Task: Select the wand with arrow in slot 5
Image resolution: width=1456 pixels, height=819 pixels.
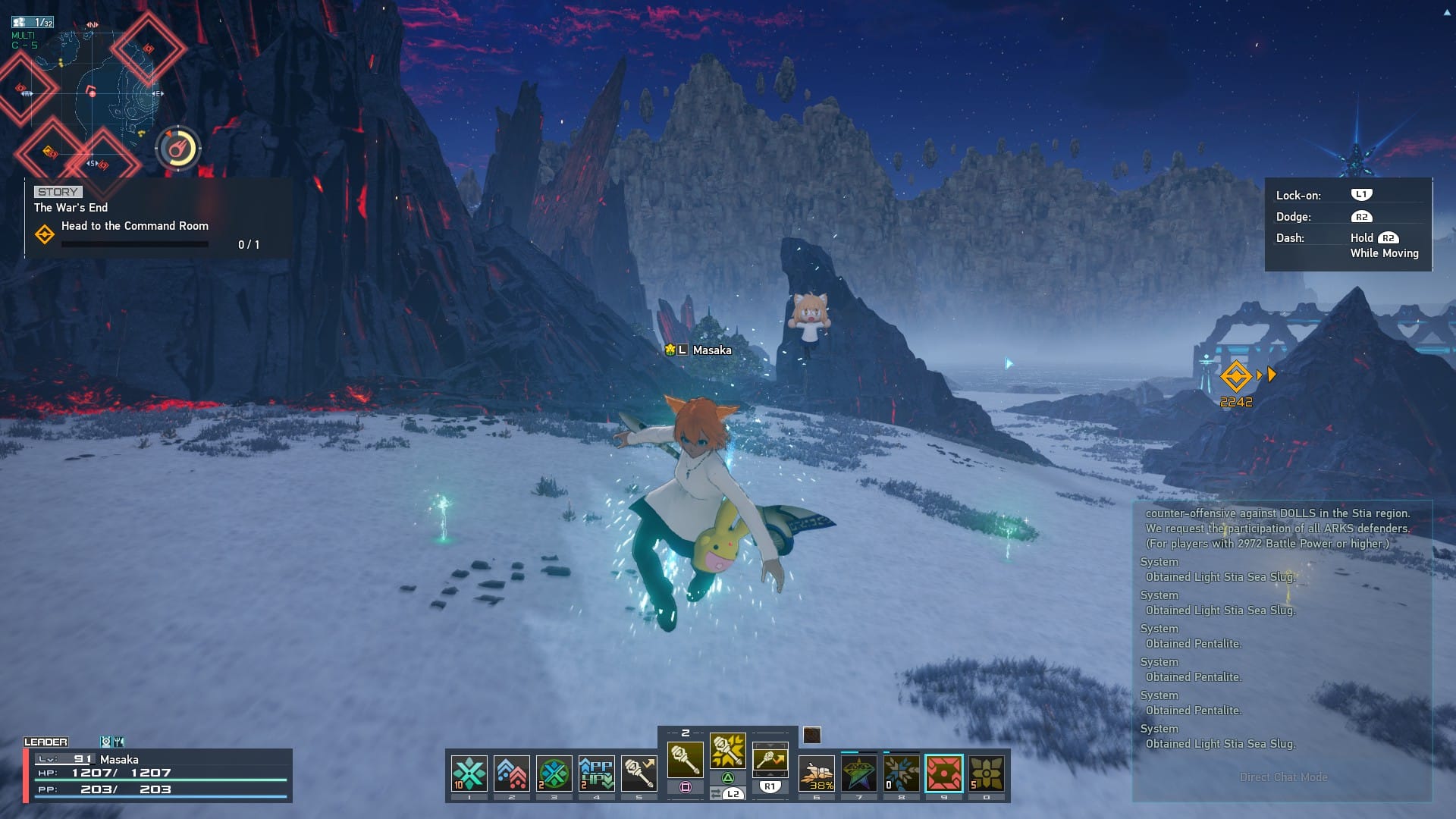Action: 639,773
